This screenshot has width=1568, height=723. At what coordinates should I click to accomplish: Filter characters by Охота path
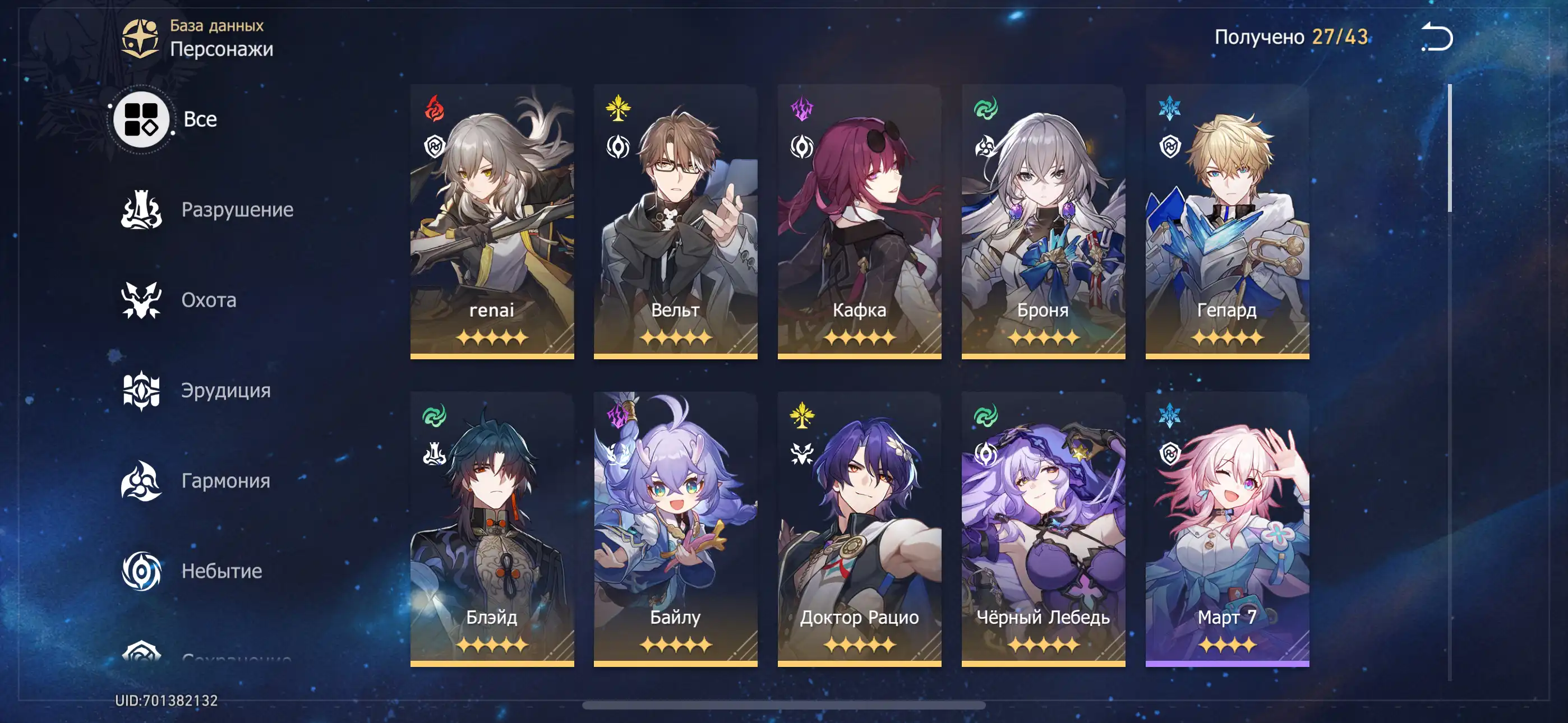[x=179, y=300]
